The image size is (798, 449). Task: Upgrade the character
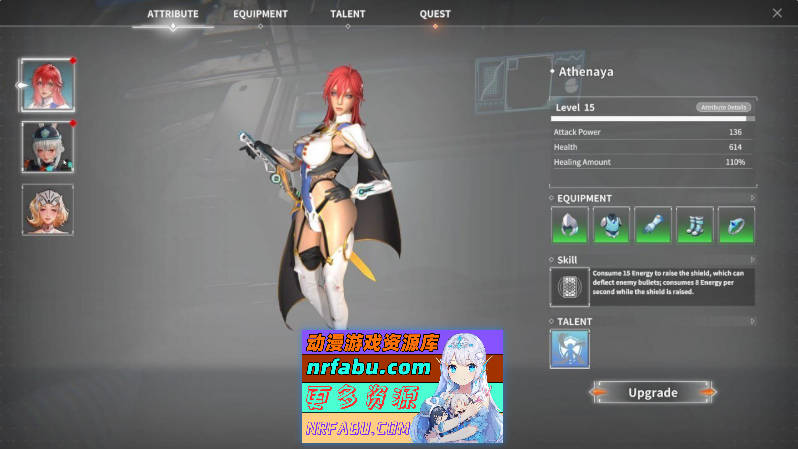tap(653, 393)
